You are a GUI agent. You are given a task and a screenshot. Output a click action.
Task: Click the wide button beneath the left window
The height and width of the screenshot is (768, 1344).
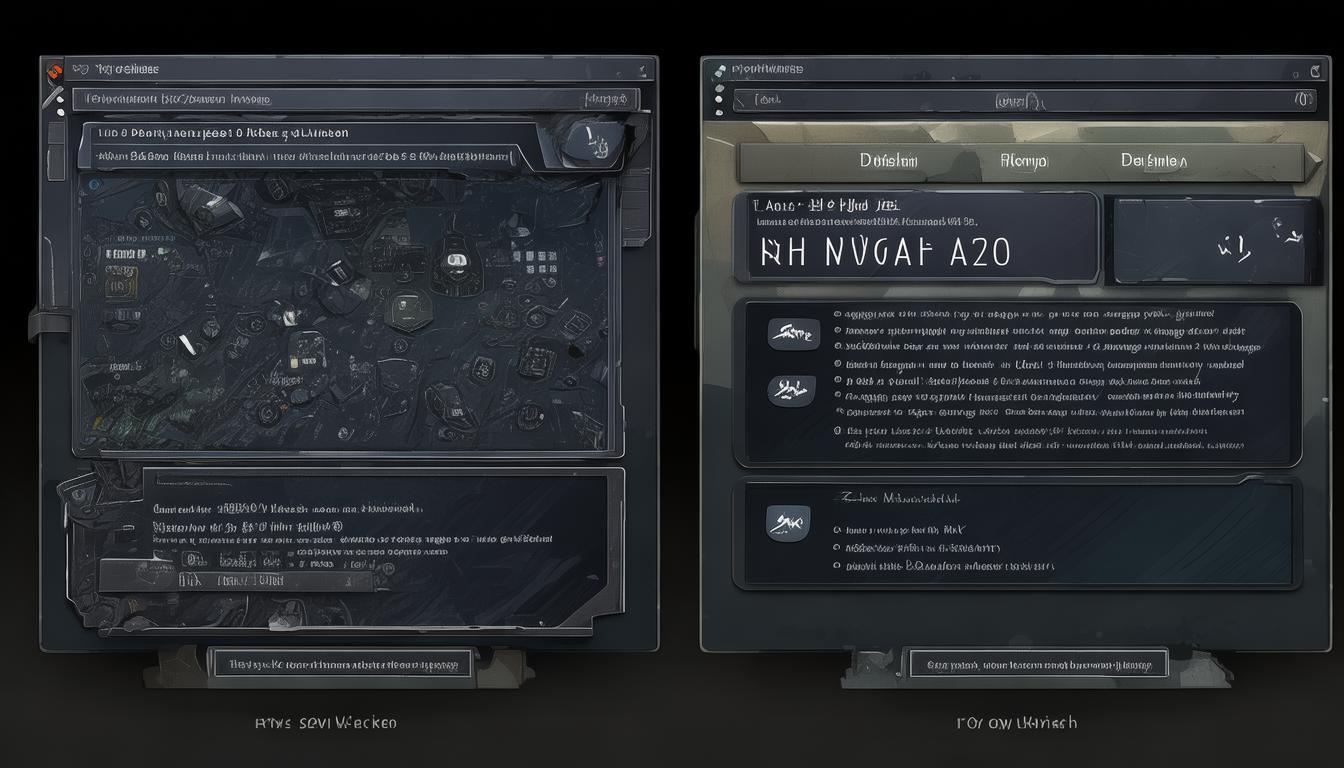pyautogui.click(x=340, y=663)
